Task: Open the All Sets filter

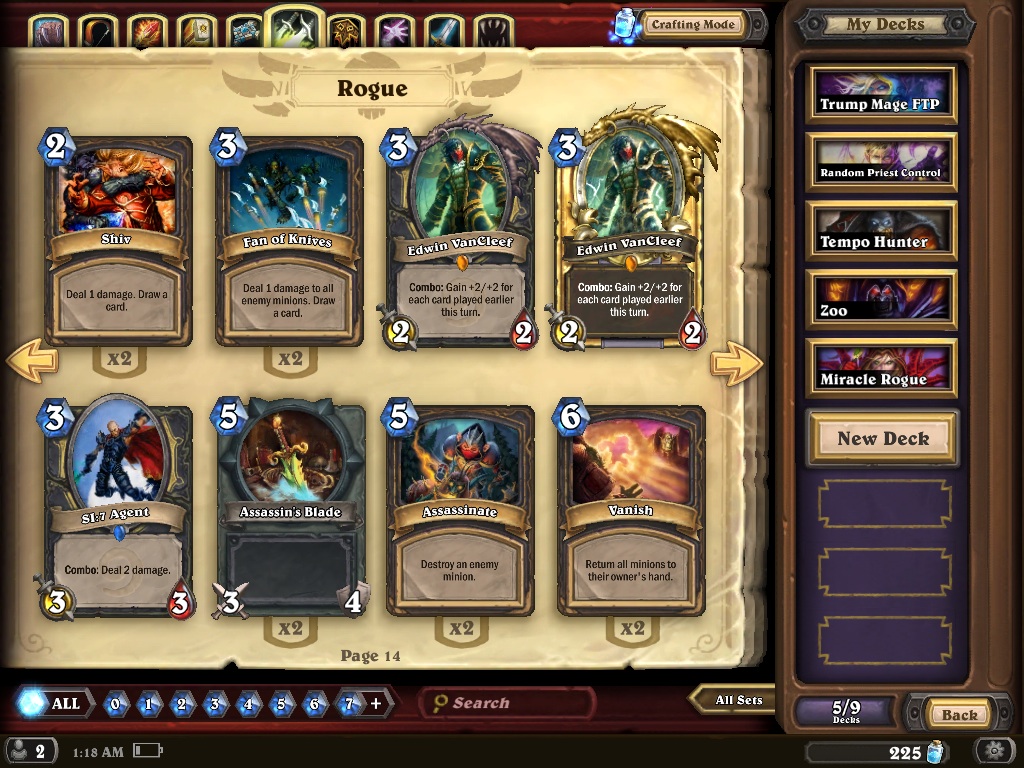Action: tap(735, 700)
